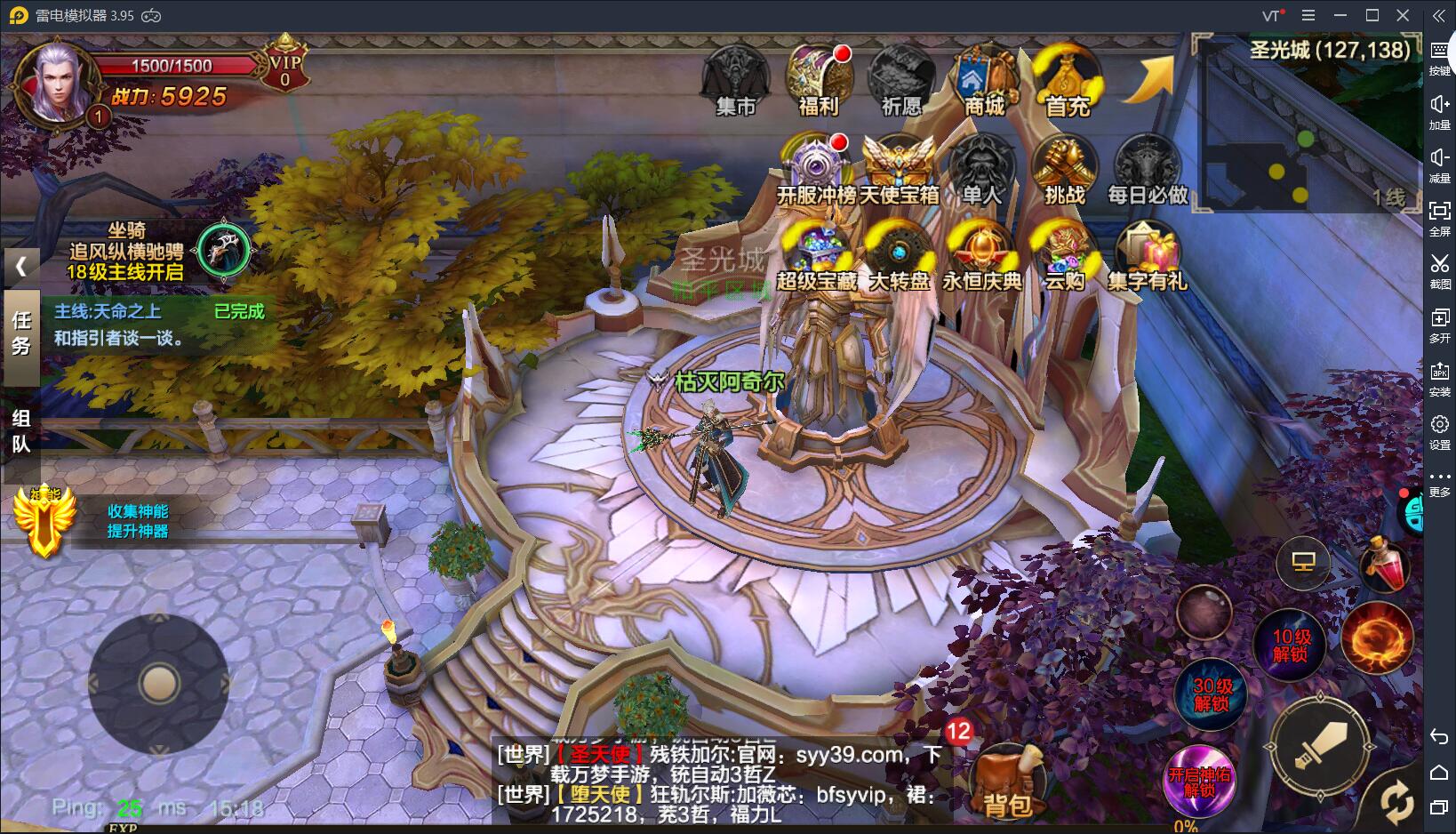Open the 开服冲榜 ranking event
This screenshot has width=1456, height=834.
(816, 169)
